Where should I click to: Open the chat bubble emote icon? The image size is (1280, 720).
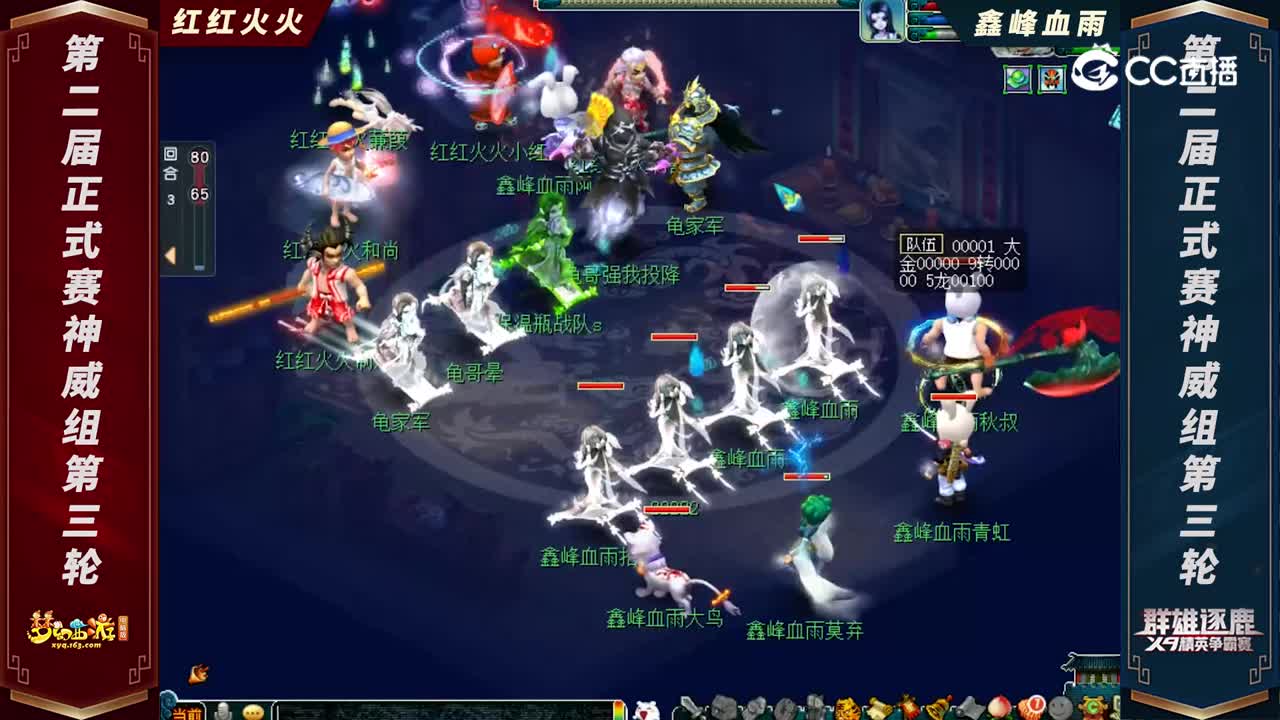click(252, 712)
